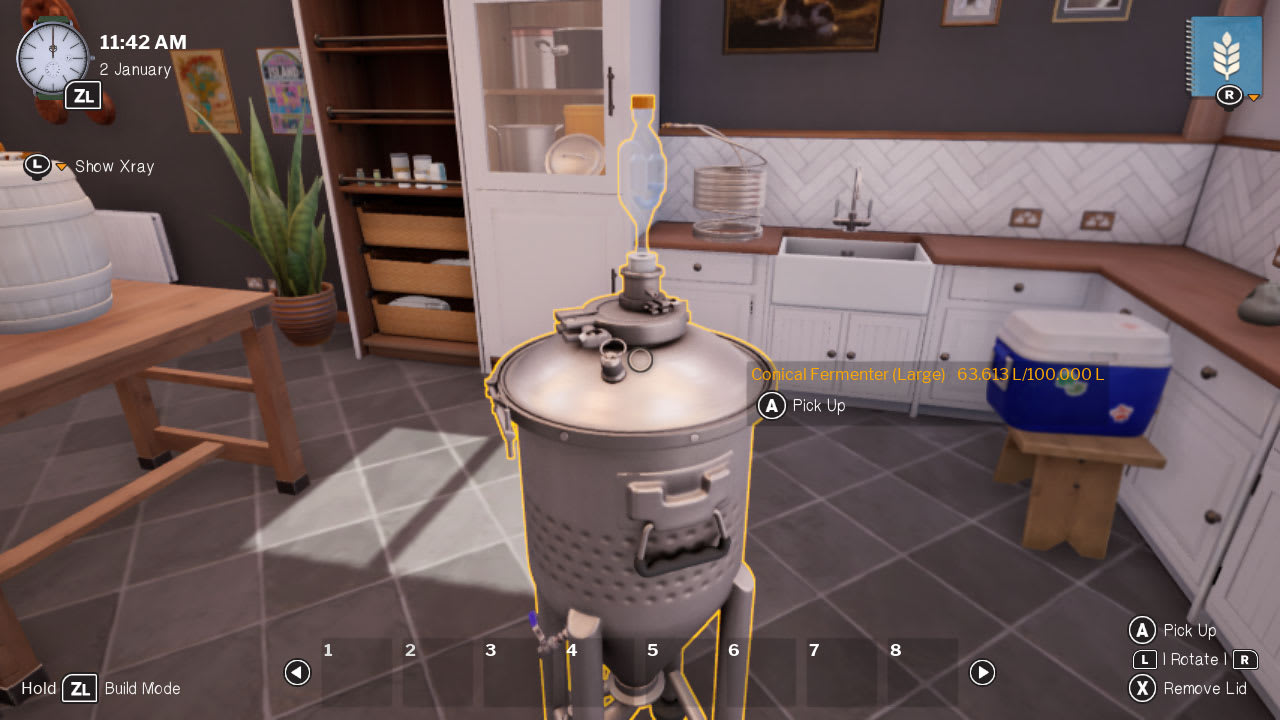
Task: Expand the orange arrow under the R button
Action: [1252, 99]
